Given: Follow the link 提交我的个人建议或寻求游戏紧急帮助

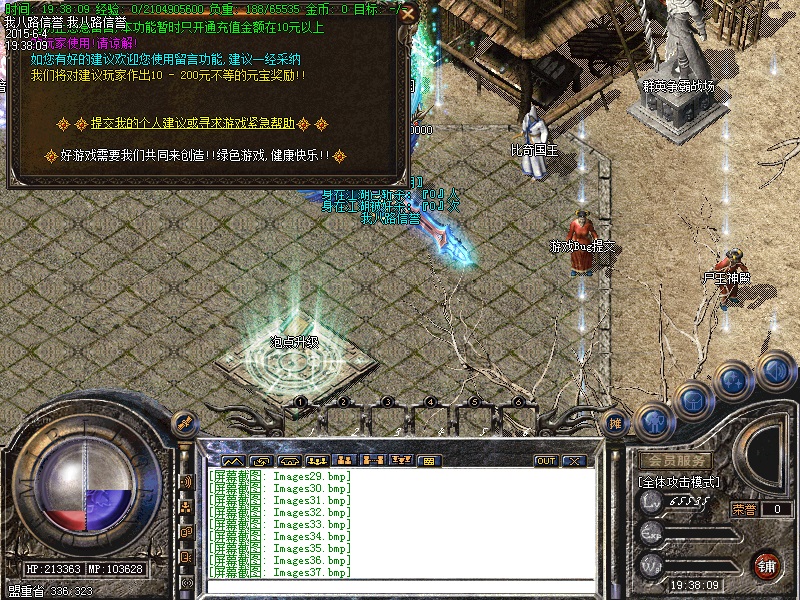Looking at the screenshot, I should [x=192, y=124].
